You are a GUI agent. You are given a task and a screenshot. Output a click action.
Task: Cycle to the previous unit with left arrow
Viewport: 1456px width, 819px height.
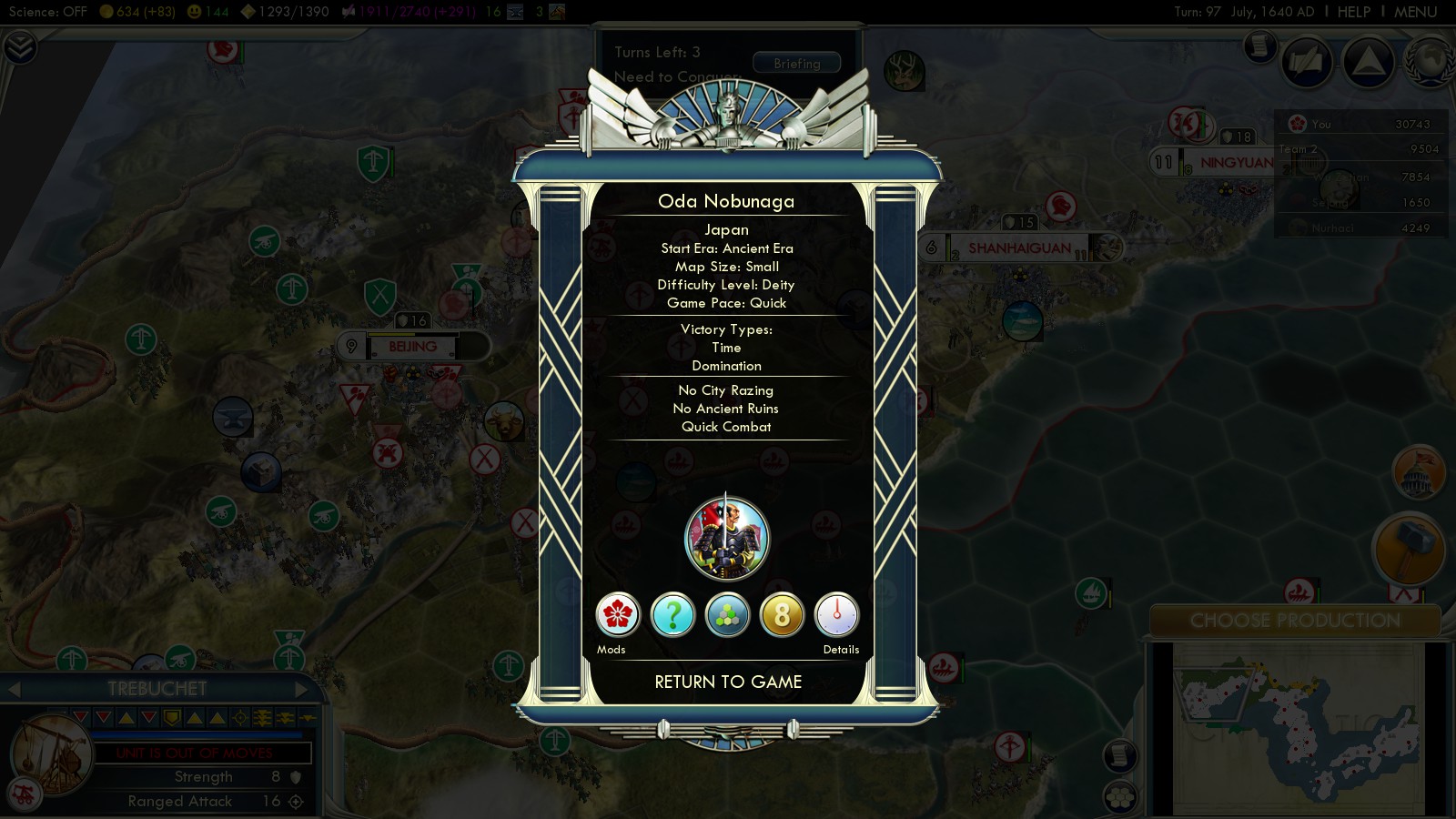coord(14,689)
